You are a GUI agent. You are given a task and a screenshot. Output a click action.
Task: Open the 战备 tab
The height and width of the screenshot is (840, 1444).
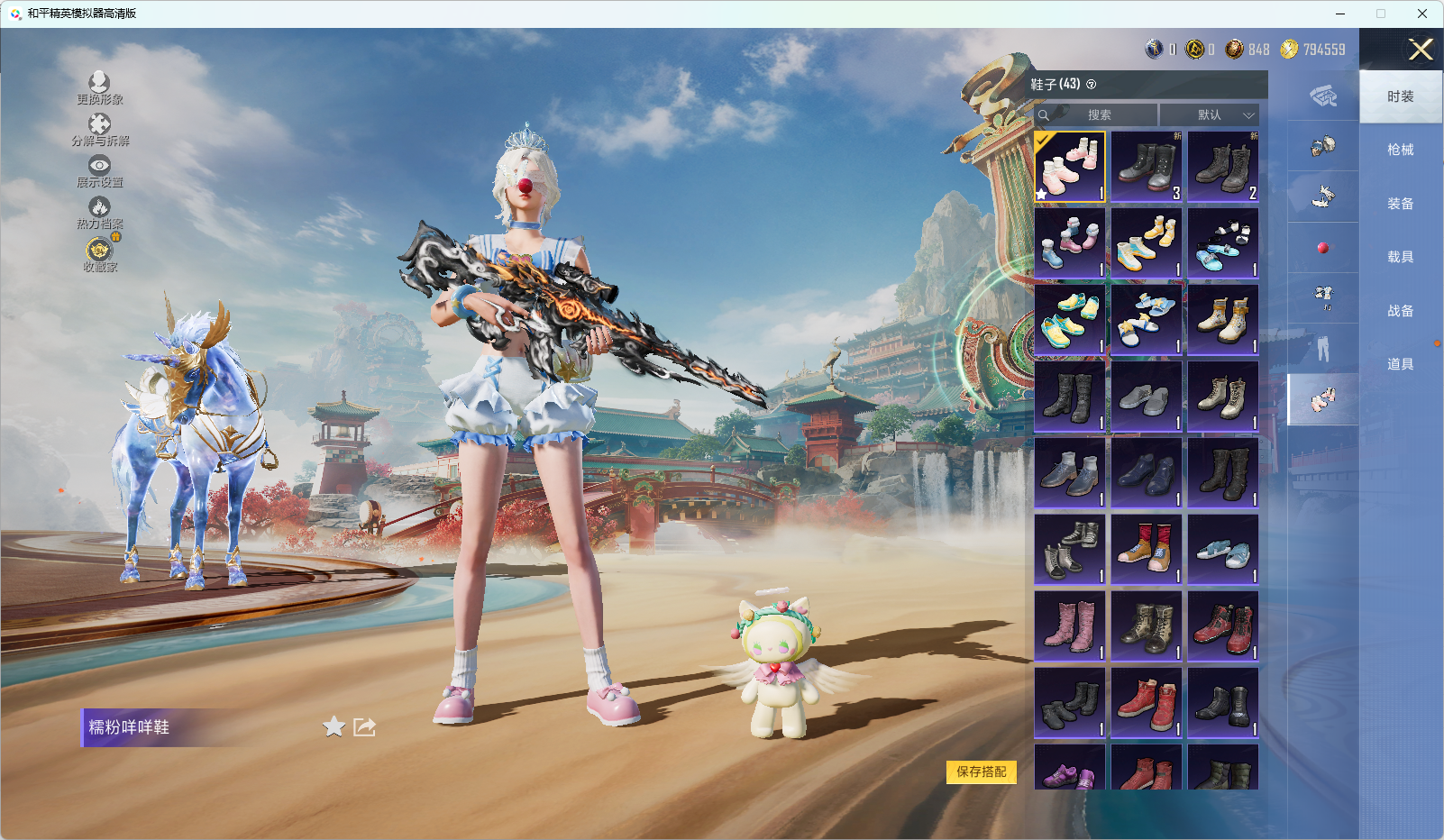[1400, 311]
